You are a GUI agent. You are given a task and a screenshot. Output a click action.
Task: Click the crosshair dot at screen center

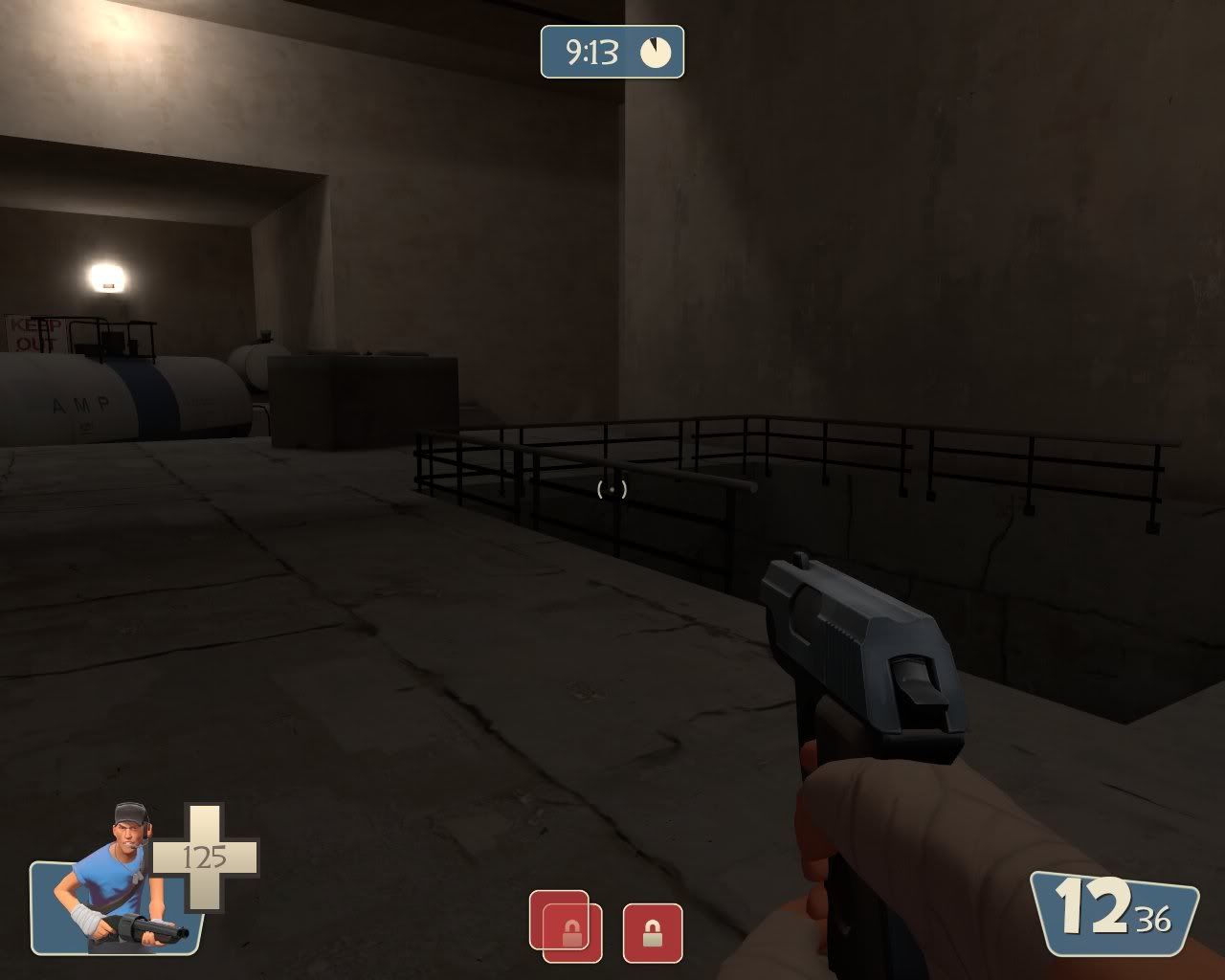(x=612, y=491)
